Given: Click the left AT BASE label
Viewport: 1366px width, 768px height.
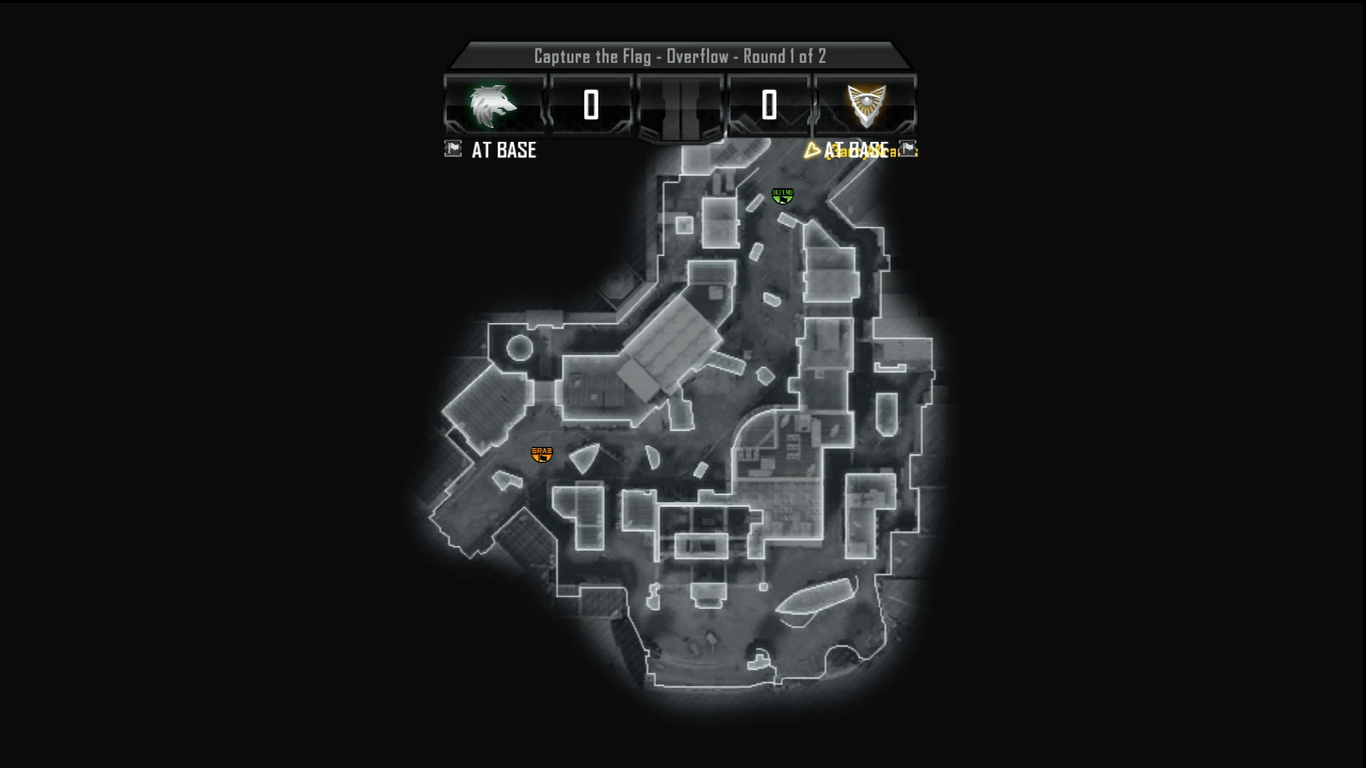Looking at the screenshot, I should [x=503, y=150].
